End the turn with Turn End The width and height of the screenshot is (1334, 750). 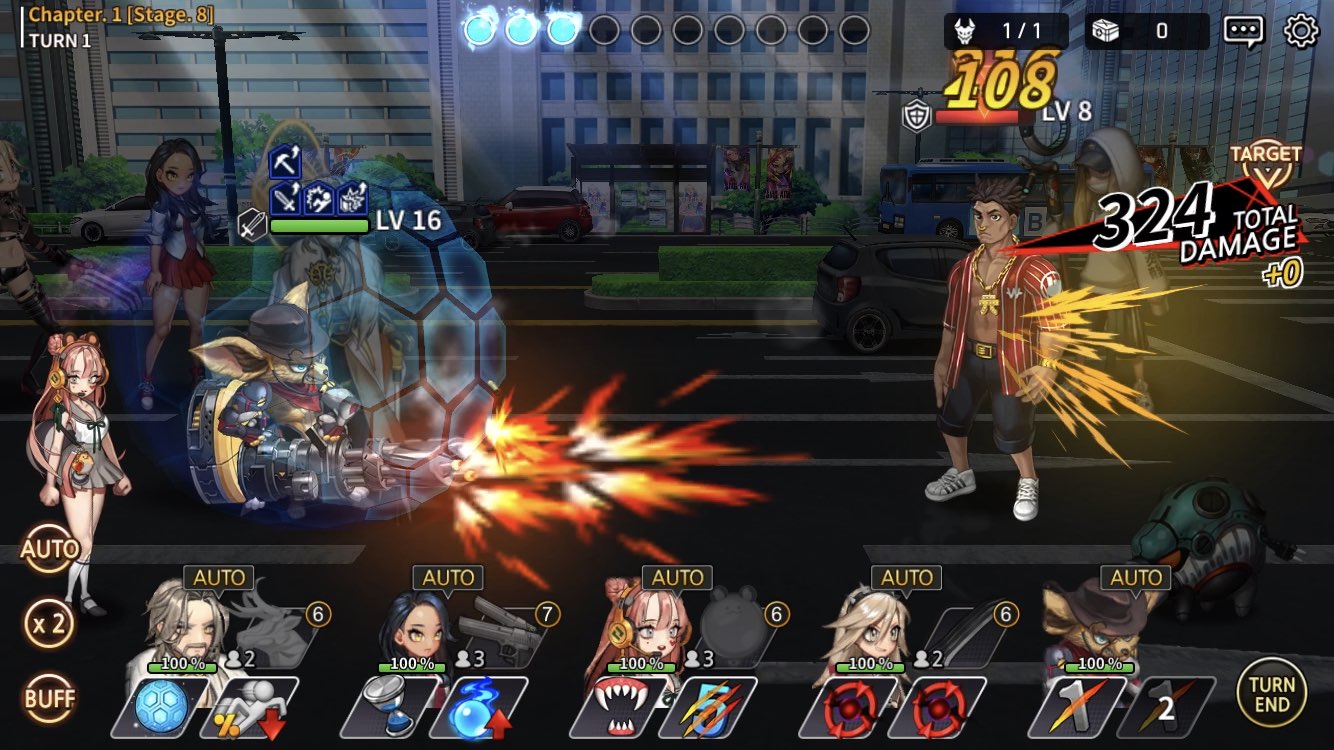1271,692
